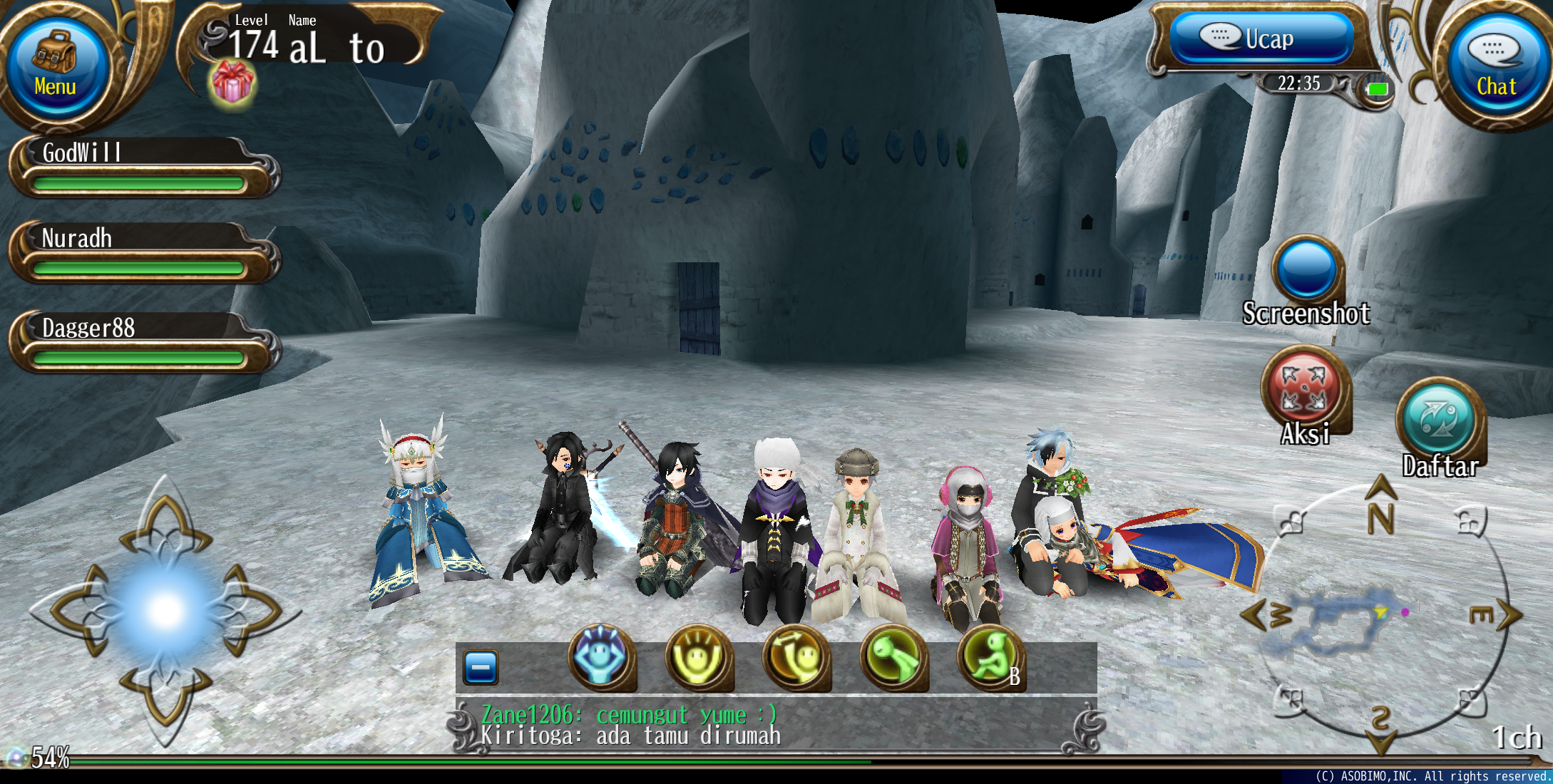Open the red gift box icon
Viewport: 1553px width, 784px height.
coord(232,82)
